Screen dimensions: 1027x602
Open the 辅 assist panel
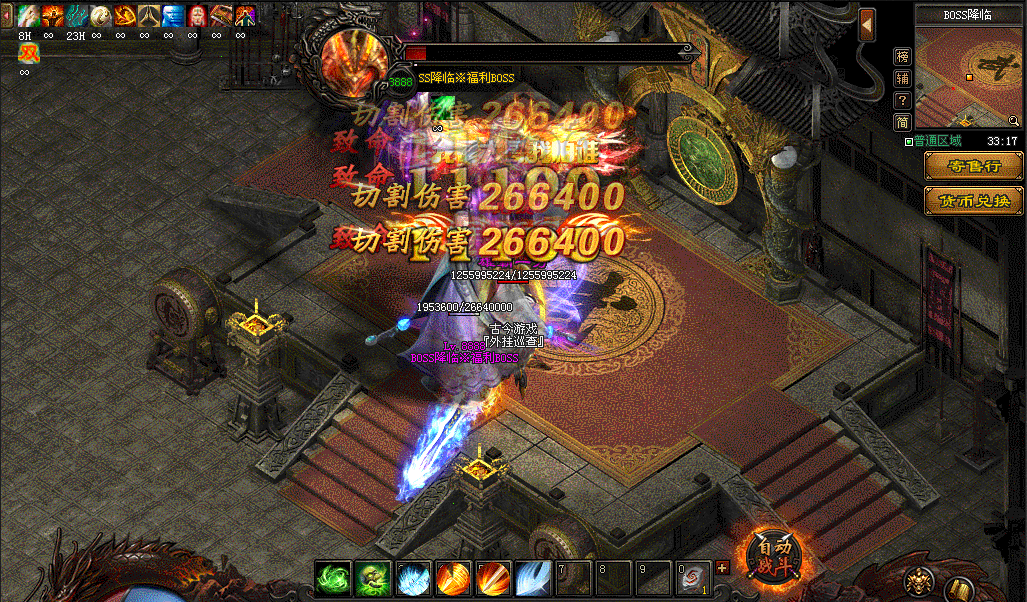pyautogui.click(x=902, y=78)
